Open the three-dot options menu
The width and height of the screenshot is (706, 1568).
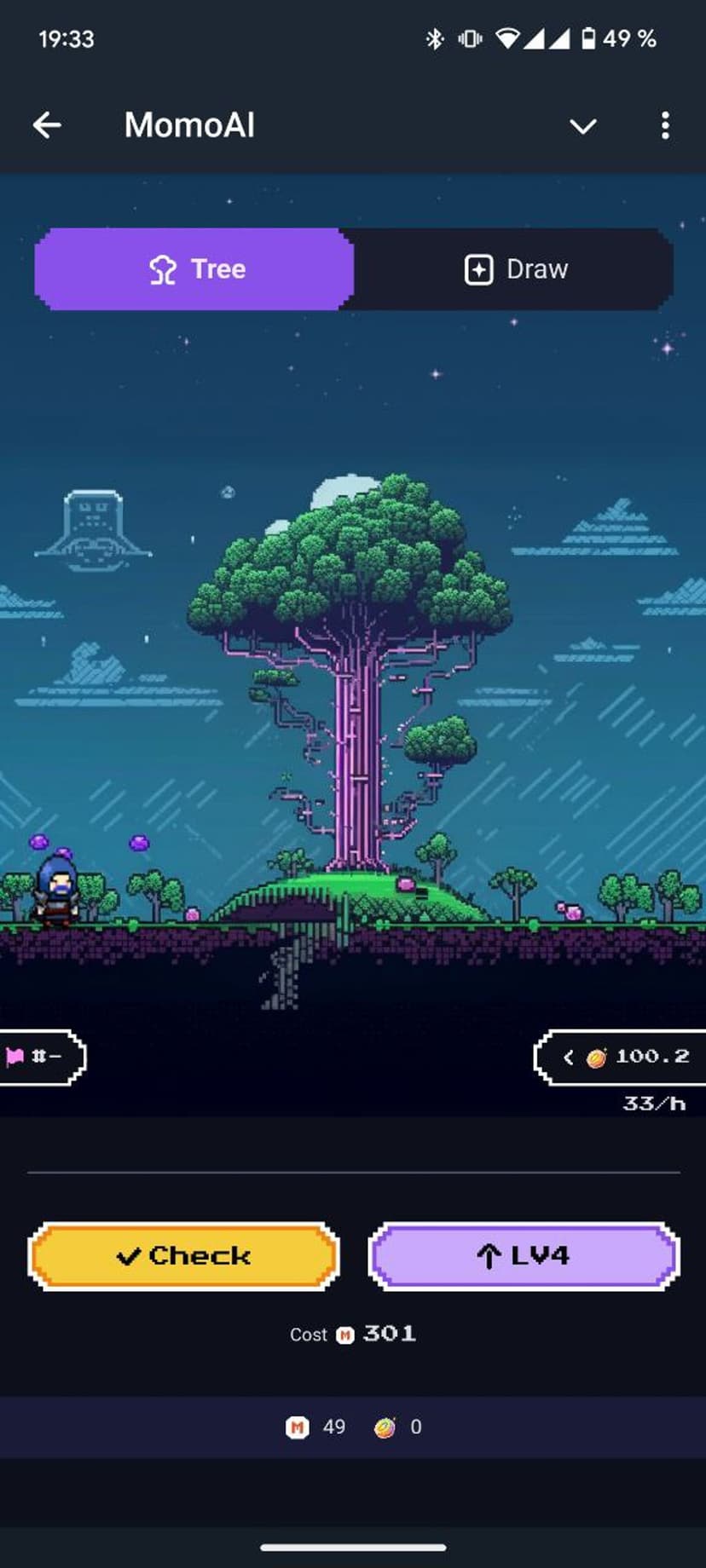click(x=665, y=126)
